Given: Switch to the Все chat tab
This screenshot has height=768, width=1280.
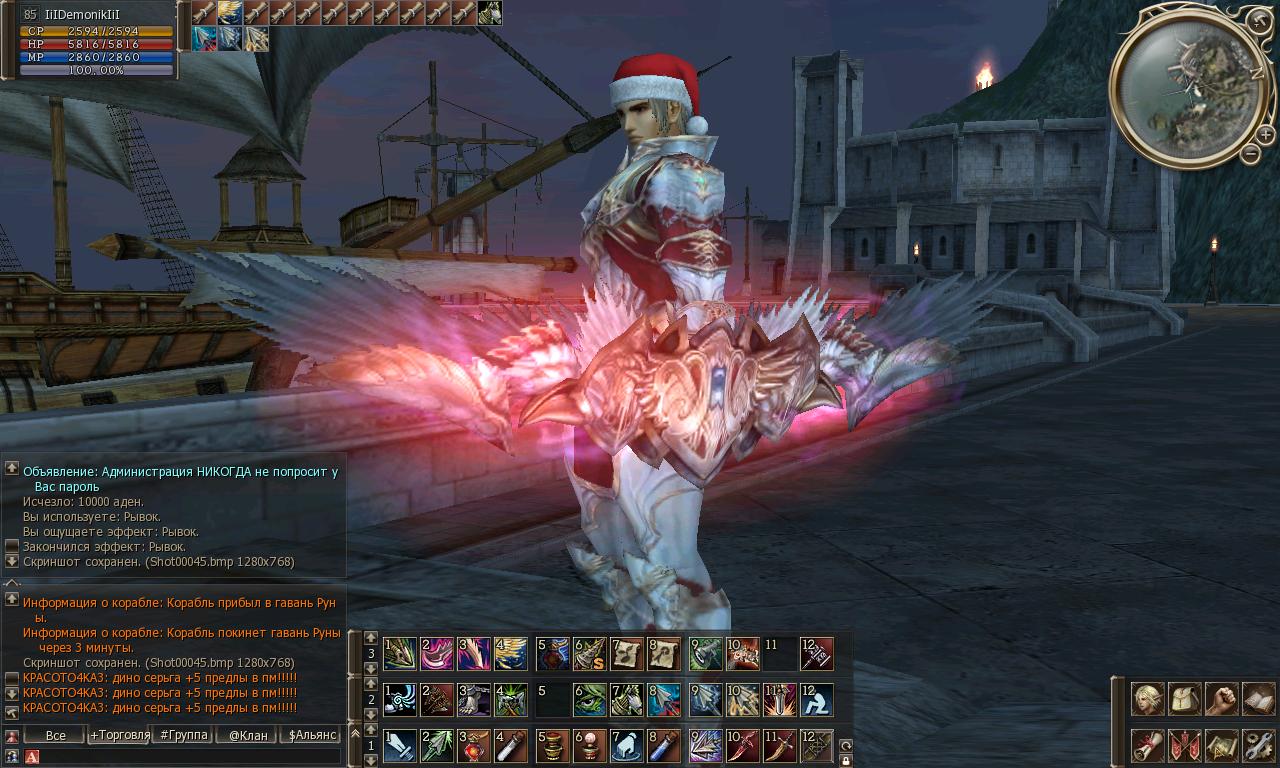Looking at the screenshot, I should coord(55,735).
